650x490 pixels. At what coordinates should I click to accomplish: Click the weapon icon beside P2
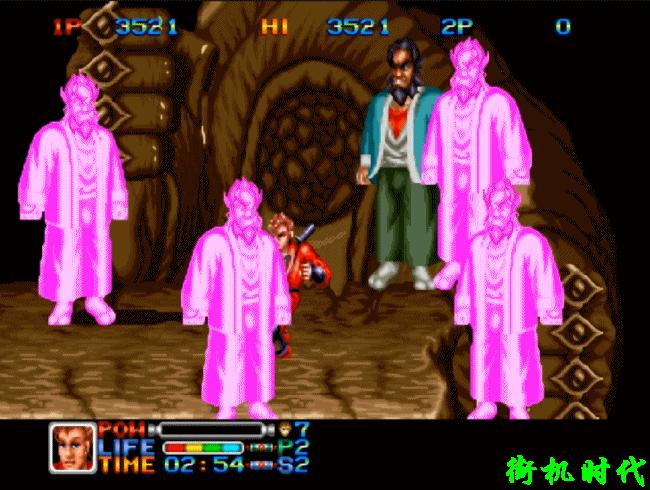(x=262, y=447)
